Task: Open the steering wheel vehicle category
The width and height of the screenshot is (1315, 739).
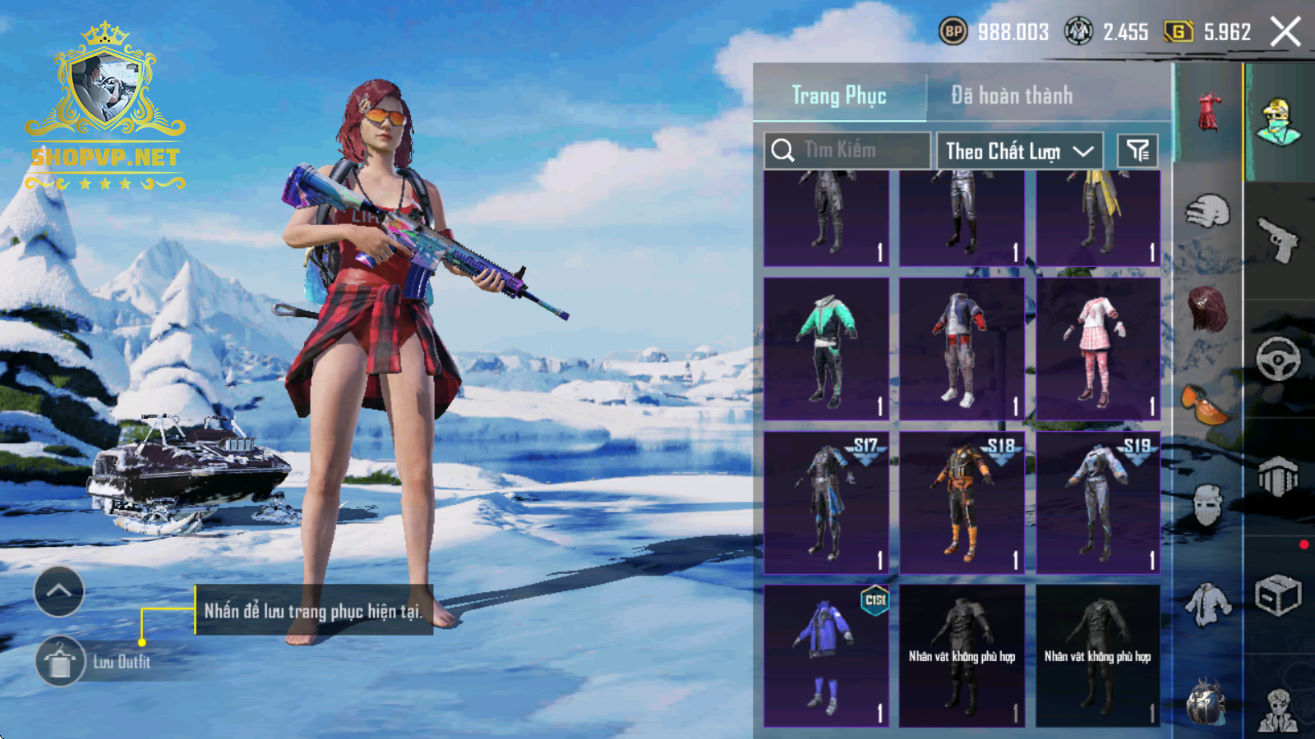Action: 1277,358
